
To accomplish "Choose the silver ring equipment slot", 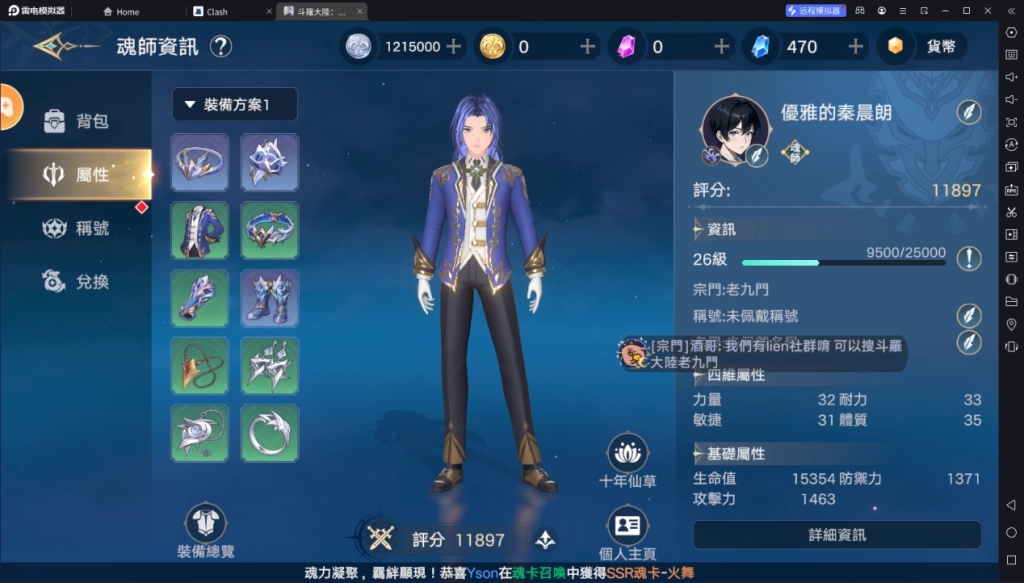I will click(x=269, y=433).
